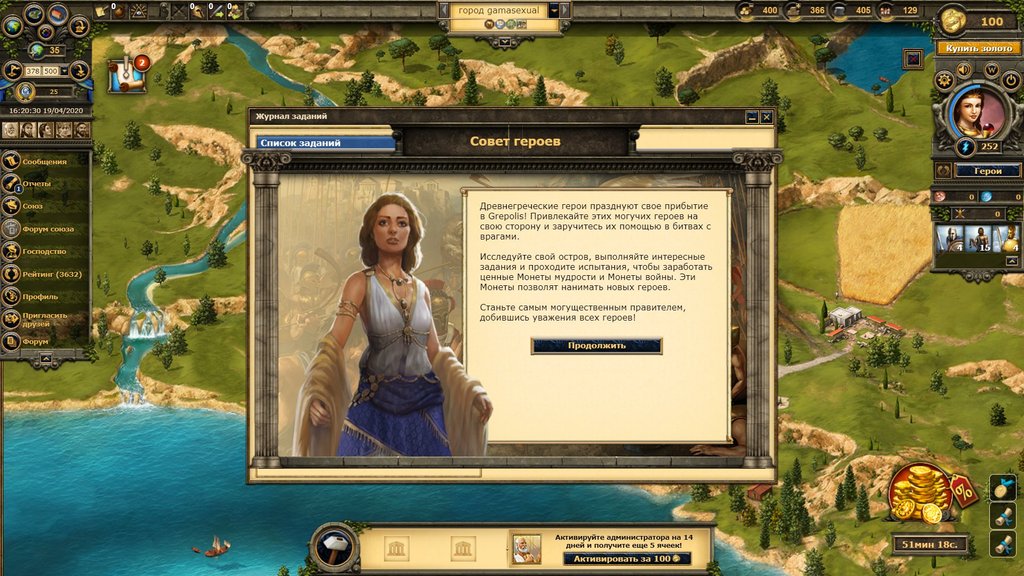
Task: Minimize the quest journal window
Action: click(x=752, y=117)
